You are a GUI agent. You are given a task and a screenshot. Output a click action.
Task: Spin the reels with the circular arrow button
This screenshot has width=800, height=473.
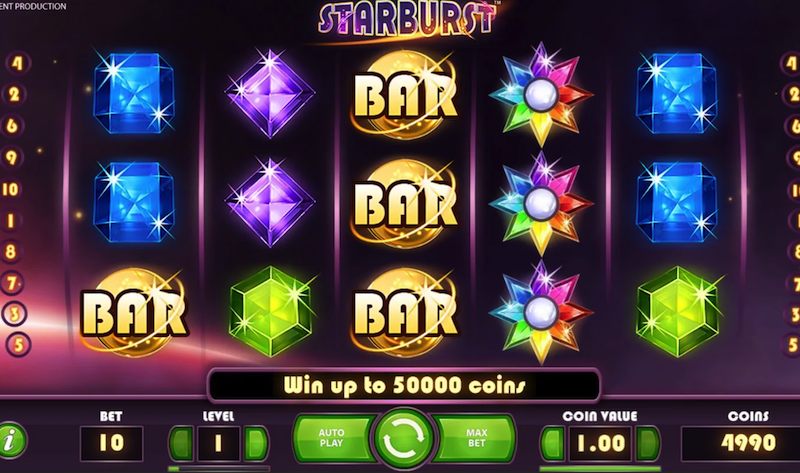pos(406,438)
